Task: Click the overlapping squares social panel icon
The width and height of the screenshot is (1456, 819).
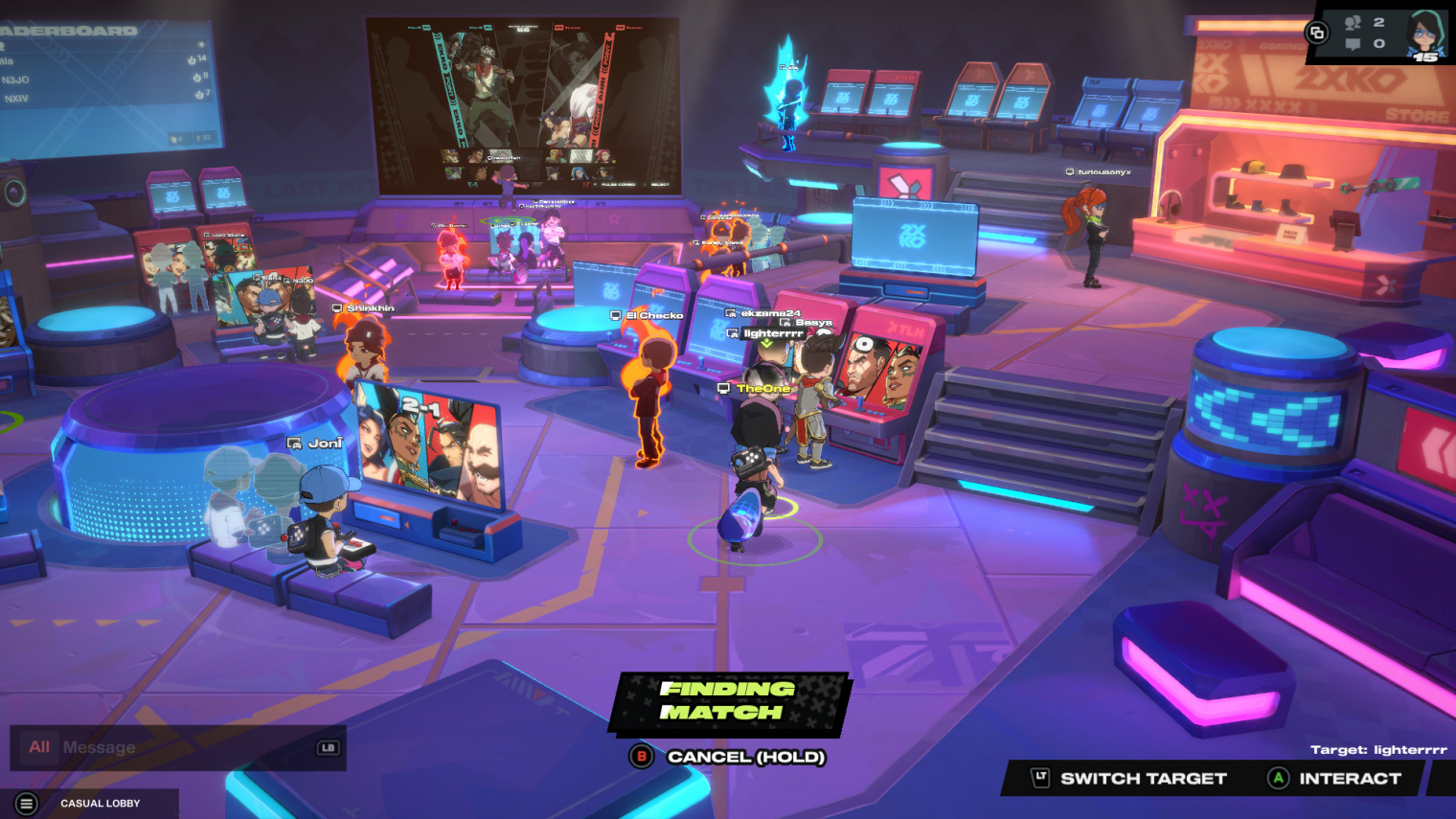Action: click(1317, 34)
